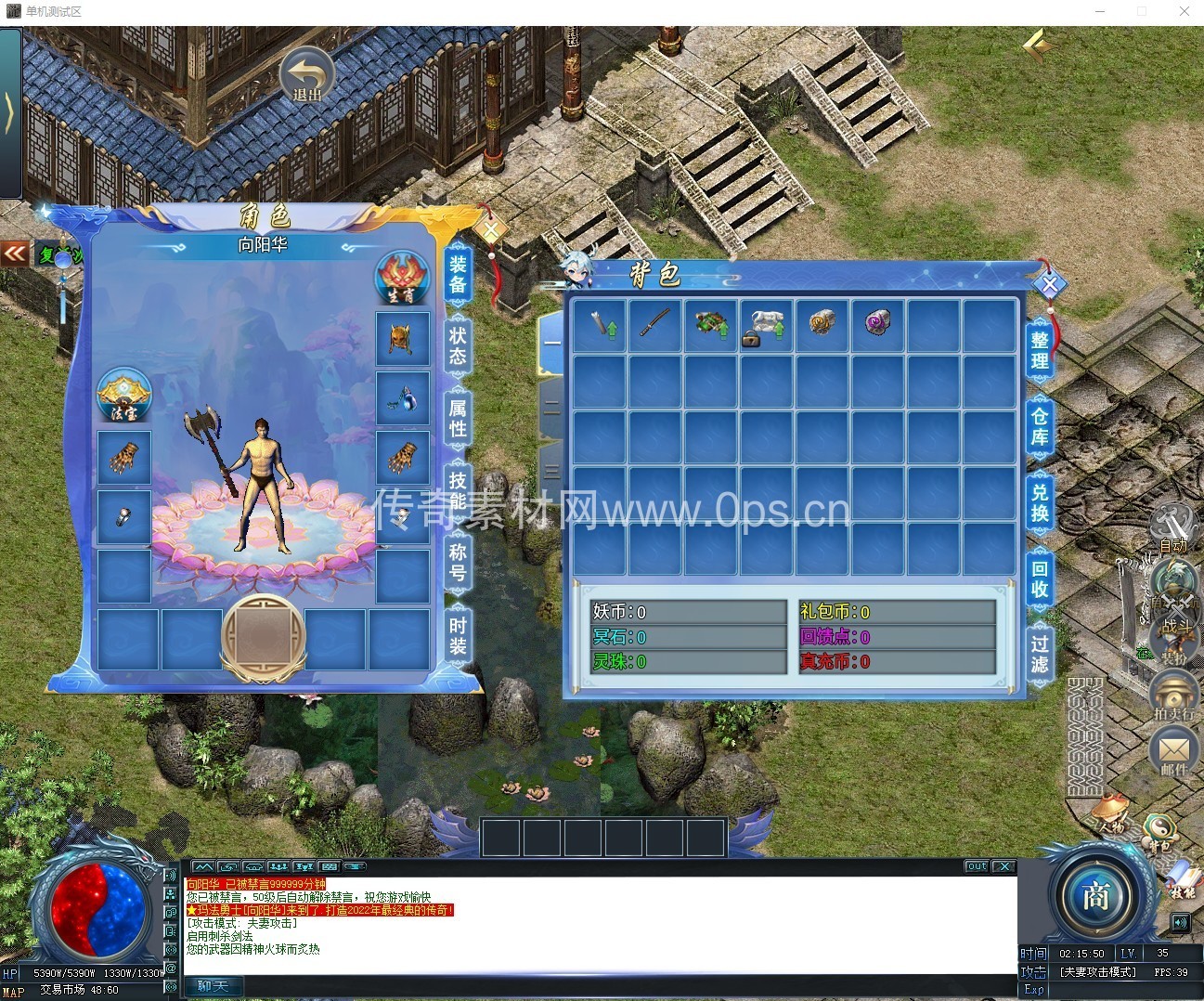Image resolution: width=1204 pixels, height=1001 pixels.
Task: Click the 回收 recycle button
Action: (1040, 578)
